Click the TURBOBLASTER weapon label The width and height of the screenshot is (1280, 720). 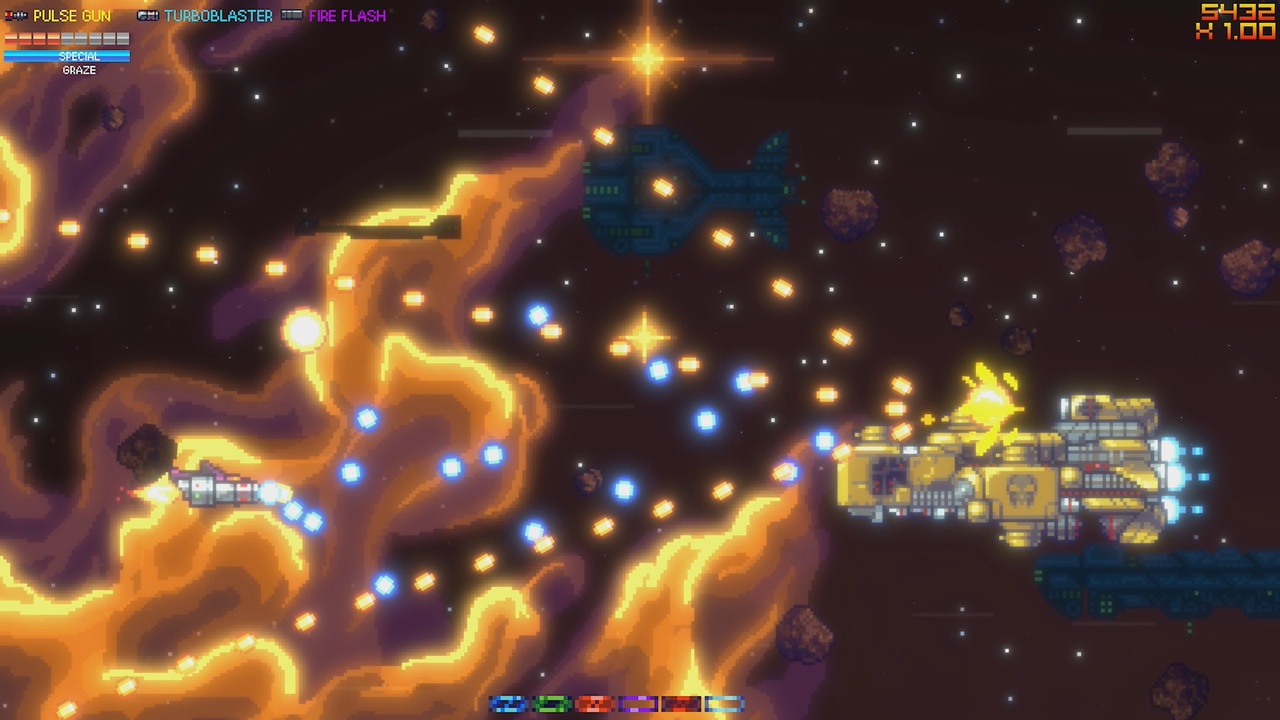[219, 14]
